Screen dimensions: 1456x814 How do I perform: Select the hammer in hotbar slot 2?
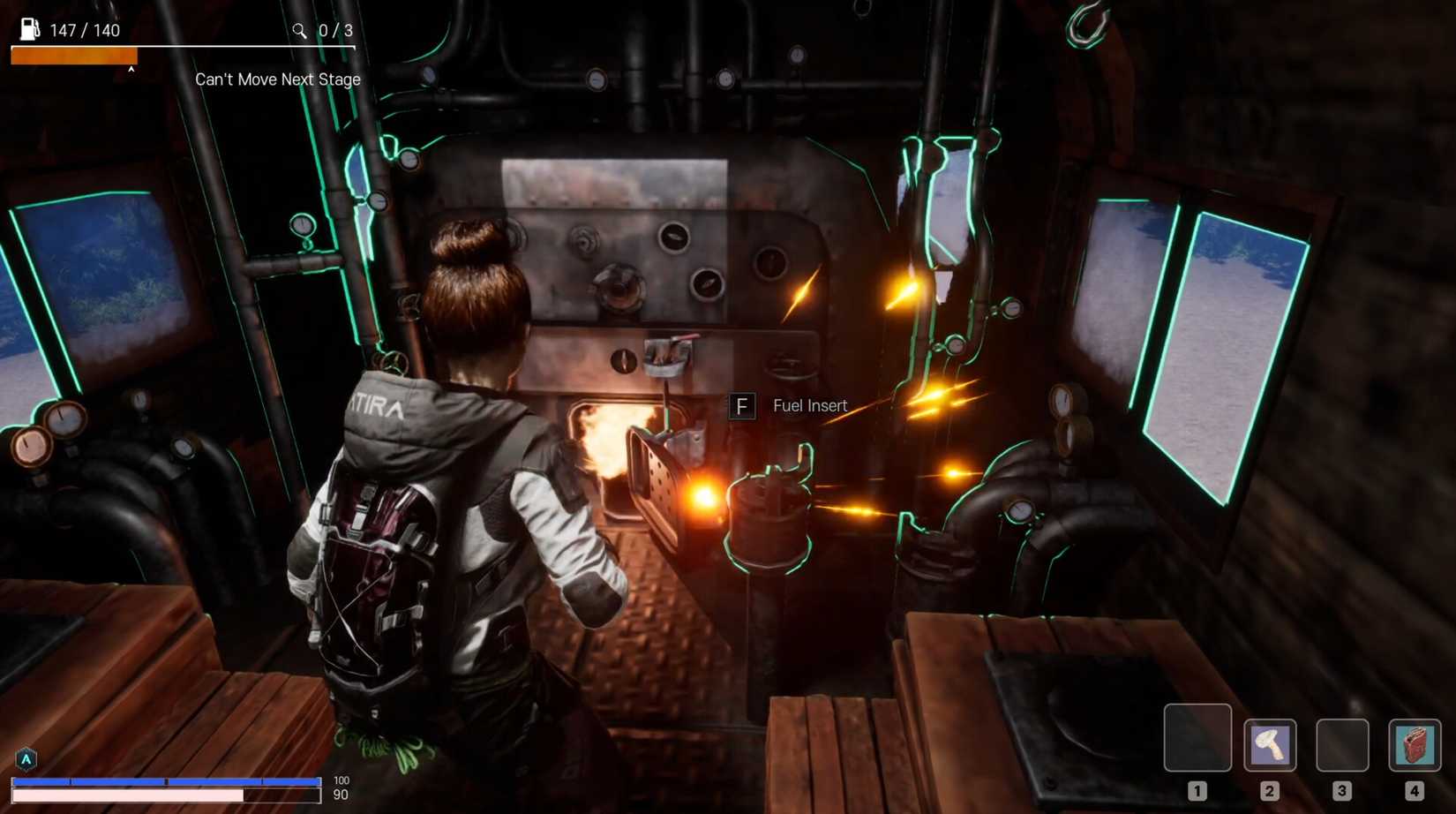pyautogui.click(x=1271, y=746)
